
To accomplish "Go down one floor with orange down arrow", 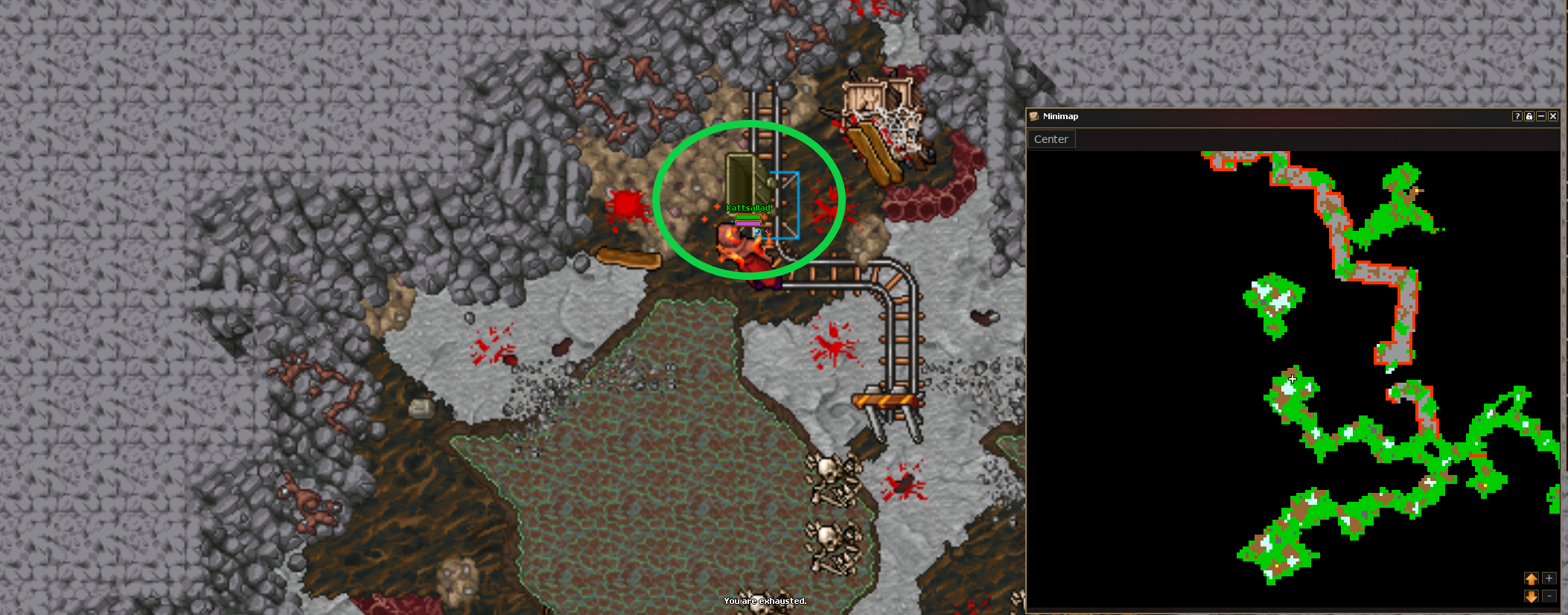I will click(1531, 596).
